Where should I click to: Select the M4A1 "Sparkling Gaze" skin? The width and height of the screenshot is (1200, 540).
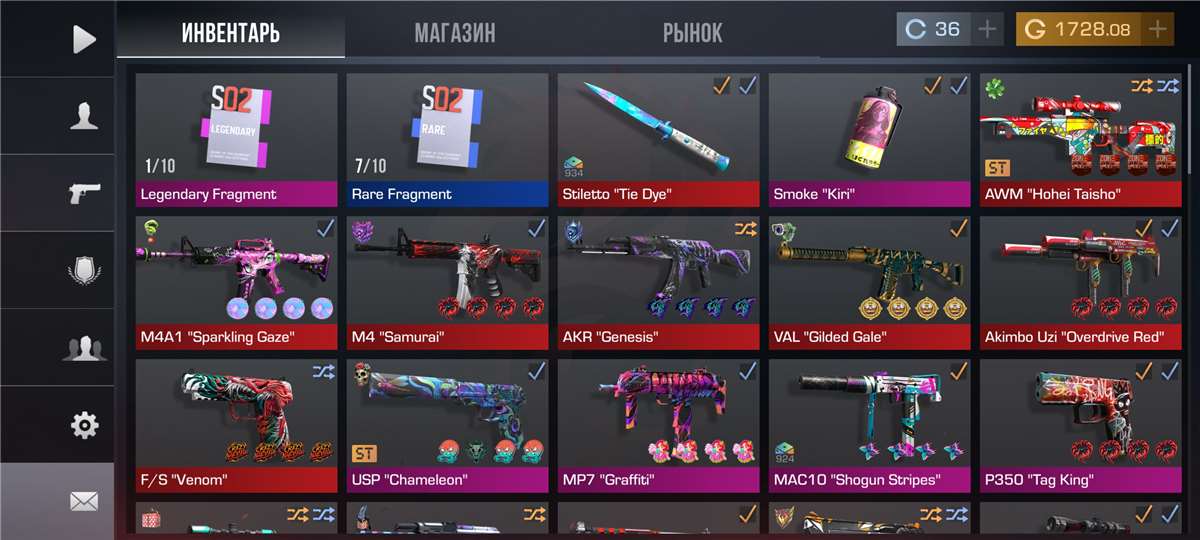click(x=236, y=282)
